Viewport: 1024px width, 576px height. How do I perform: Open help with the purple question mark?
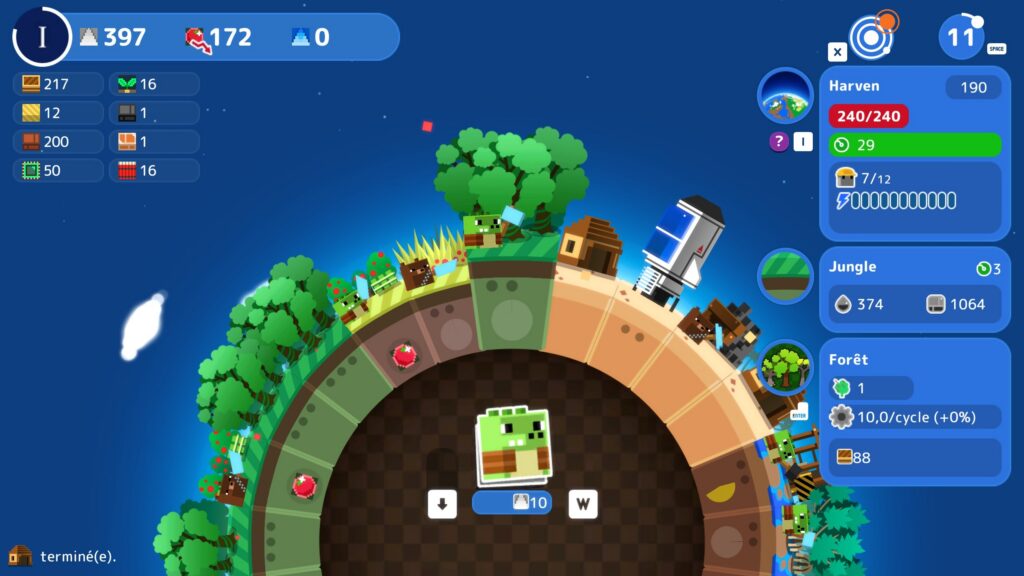[x=778, y=142]
